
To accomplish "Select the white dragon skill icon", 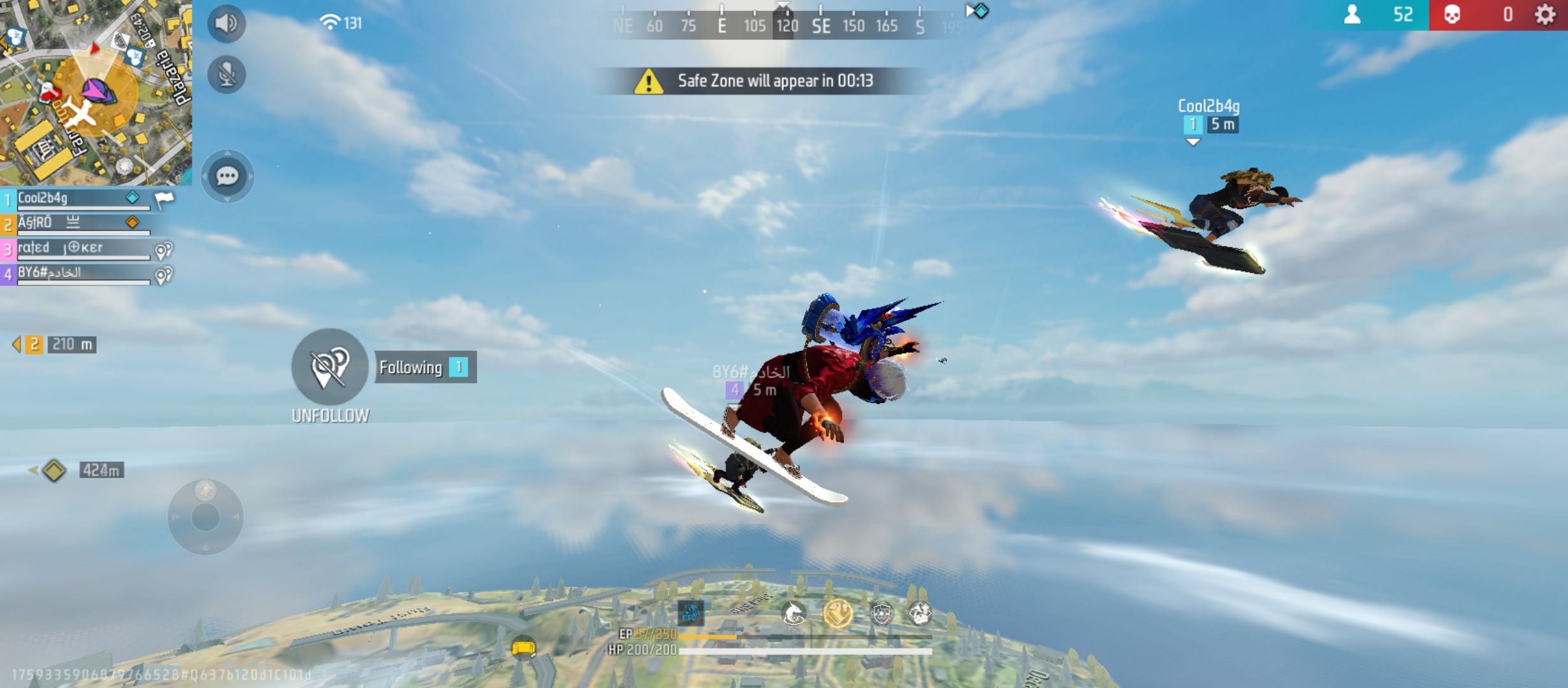I will (794, 613).
